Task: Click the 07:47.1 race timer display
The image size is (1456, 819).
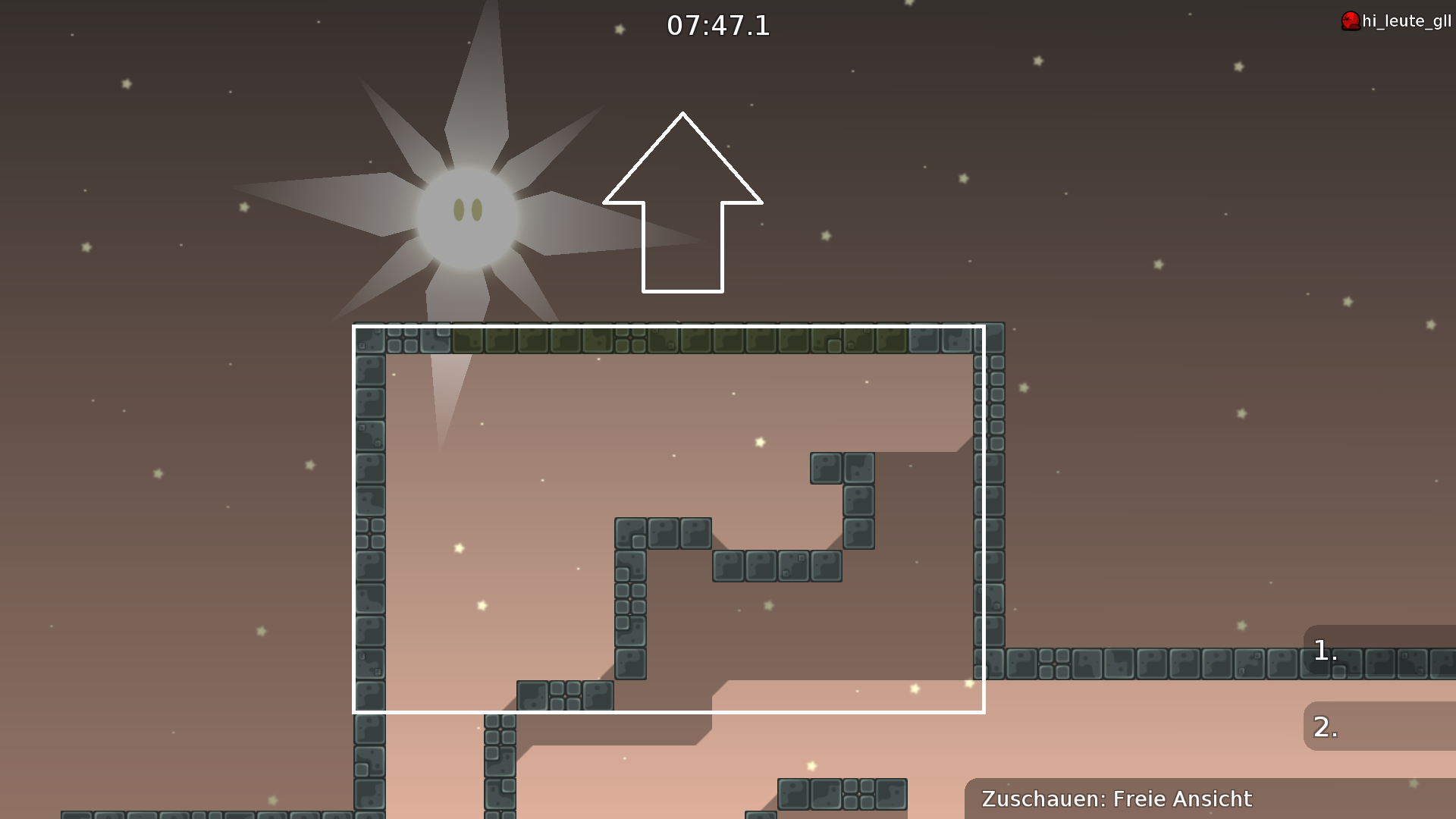Action: 717,25
